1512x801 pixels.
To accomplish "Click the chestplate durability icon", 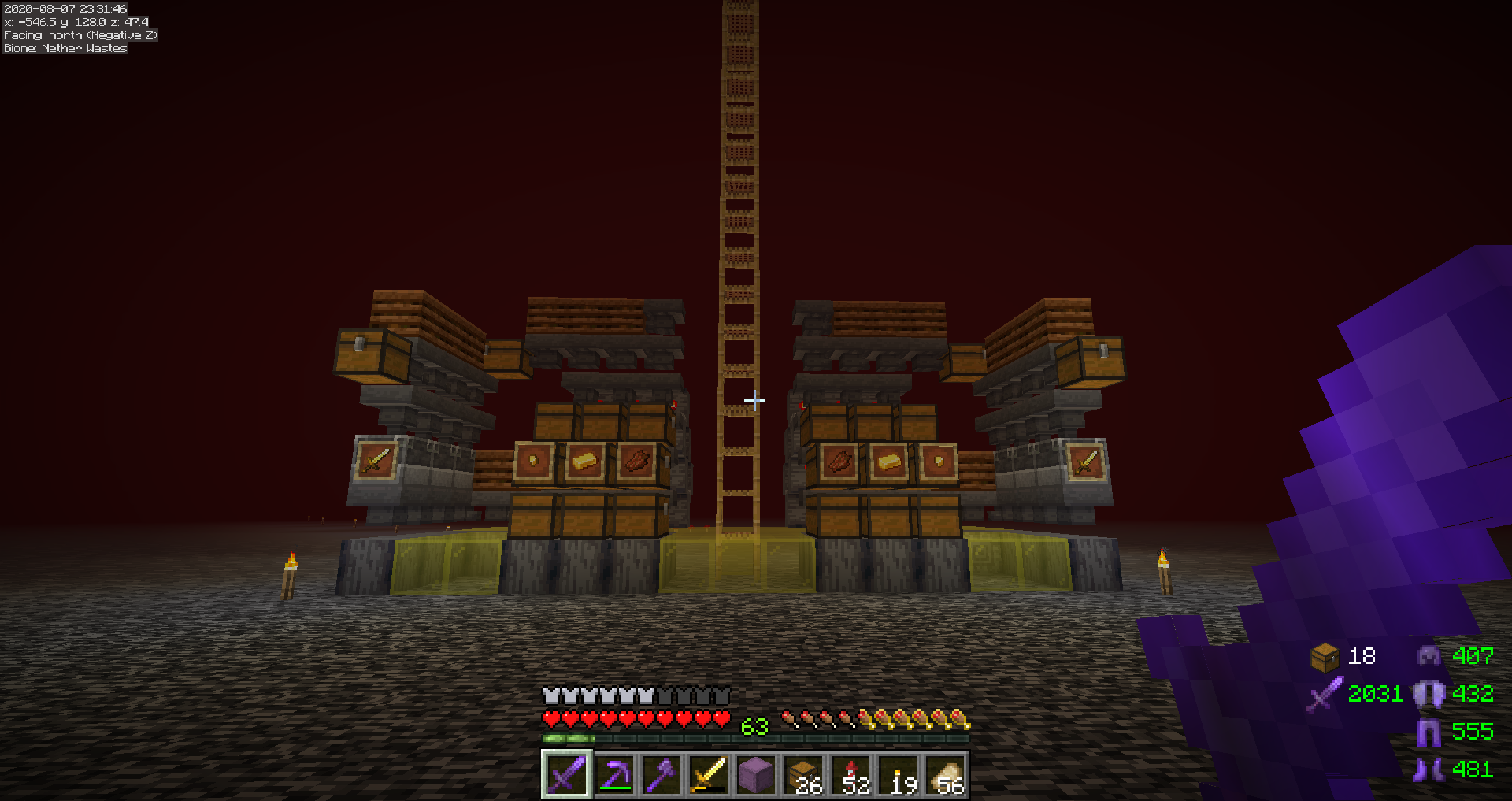I will pyautogui.click(x=1429, y=694).
